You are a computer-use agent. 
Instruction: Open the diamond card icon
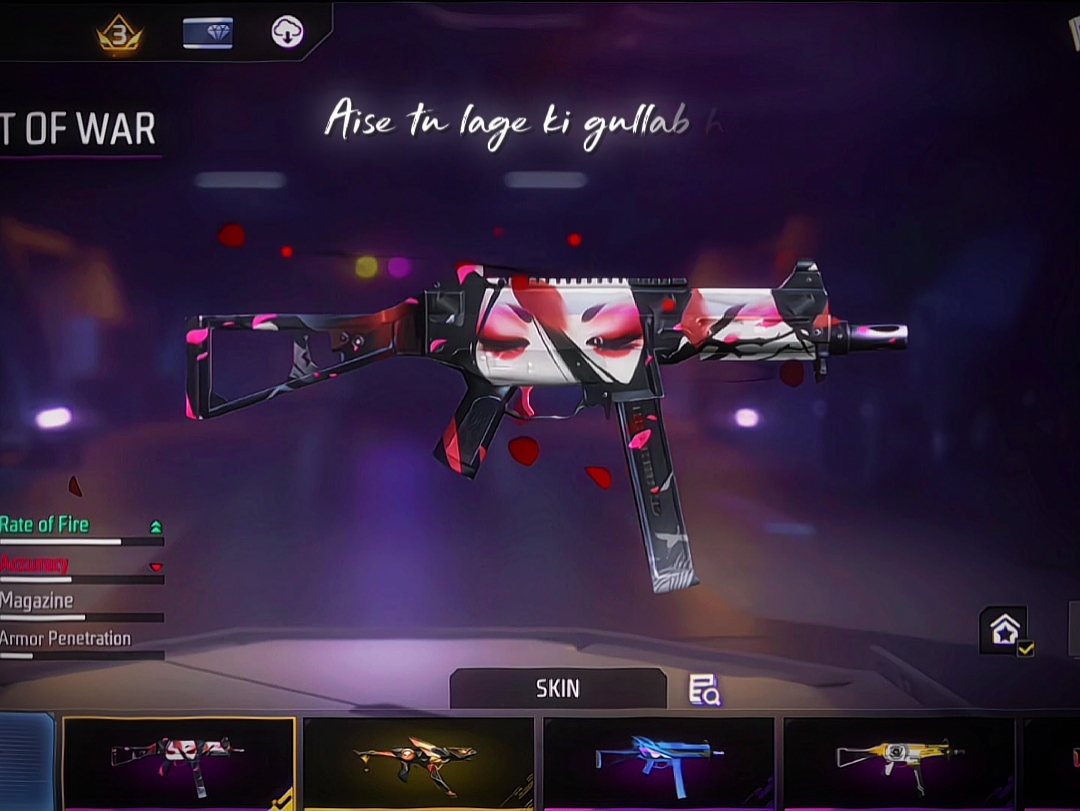coord(208,33)
